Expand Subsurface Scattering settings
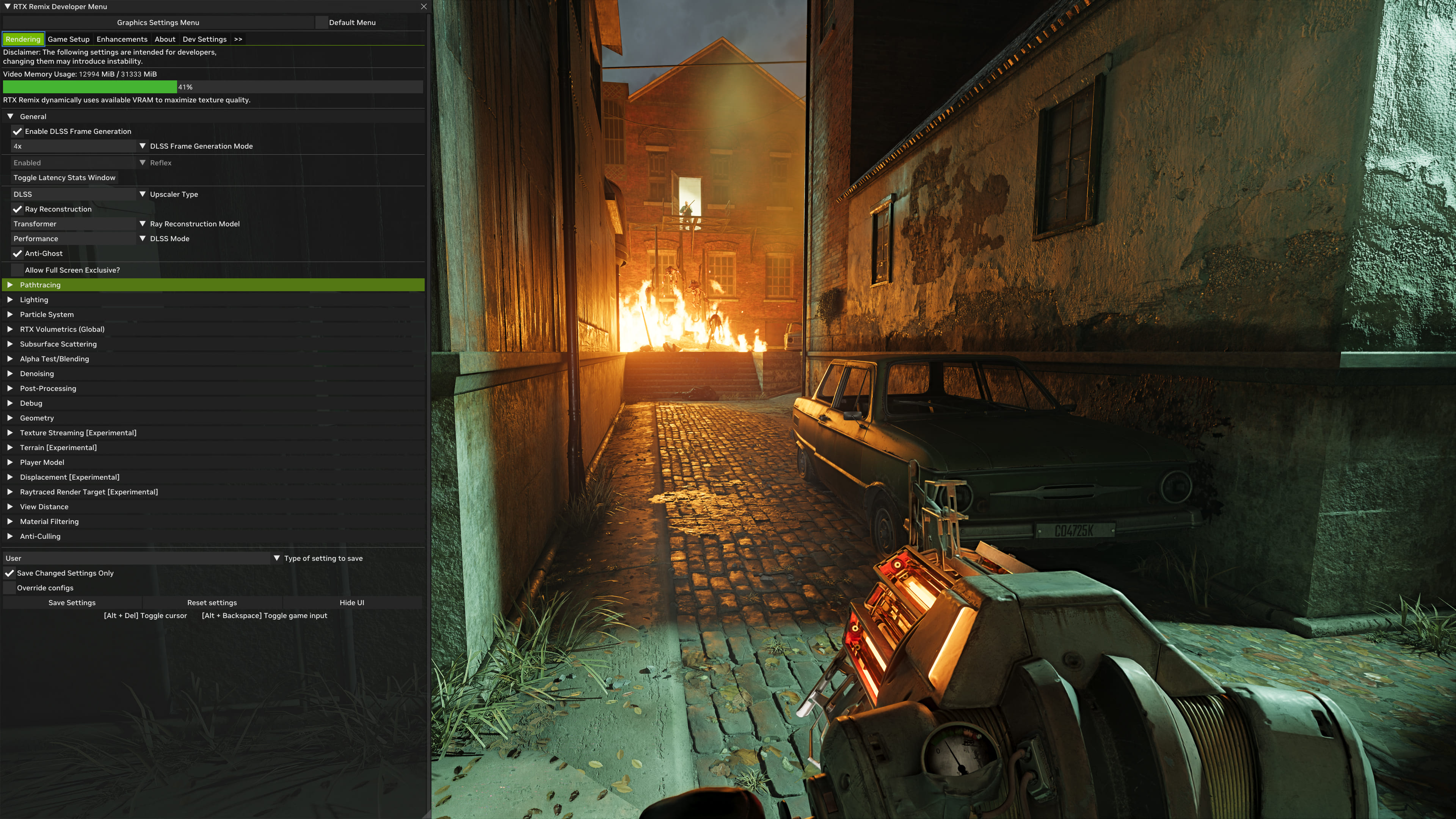This screenshot has height=819, width=1456. pyautogui.click(x=58, y=344)
